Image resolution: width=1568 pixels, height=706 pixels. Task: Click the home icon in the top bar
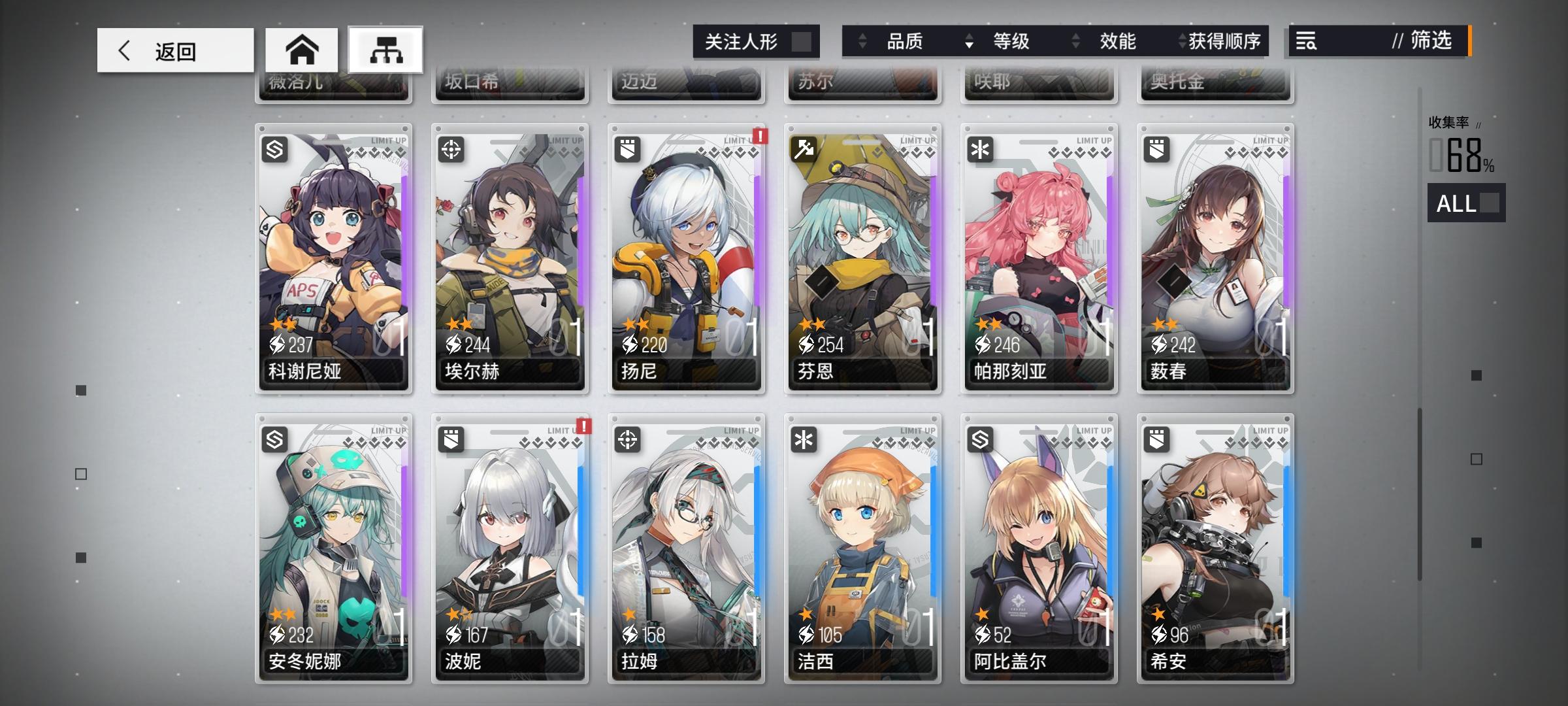coord(301,49)
